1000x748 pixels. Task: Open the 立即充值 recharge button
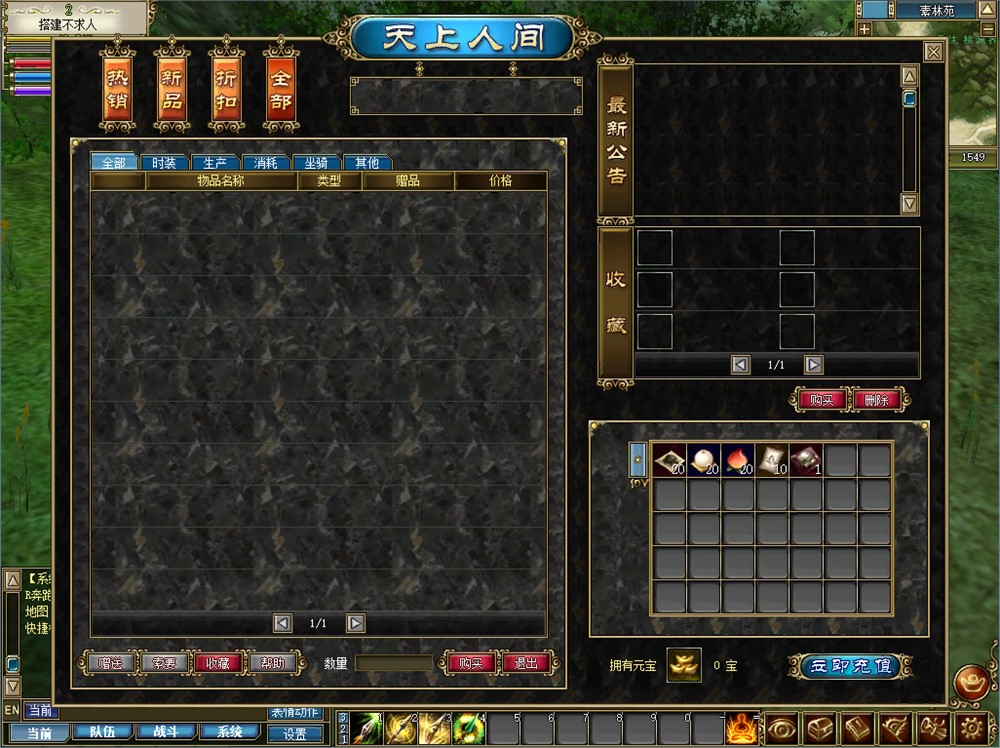[850, 666]
